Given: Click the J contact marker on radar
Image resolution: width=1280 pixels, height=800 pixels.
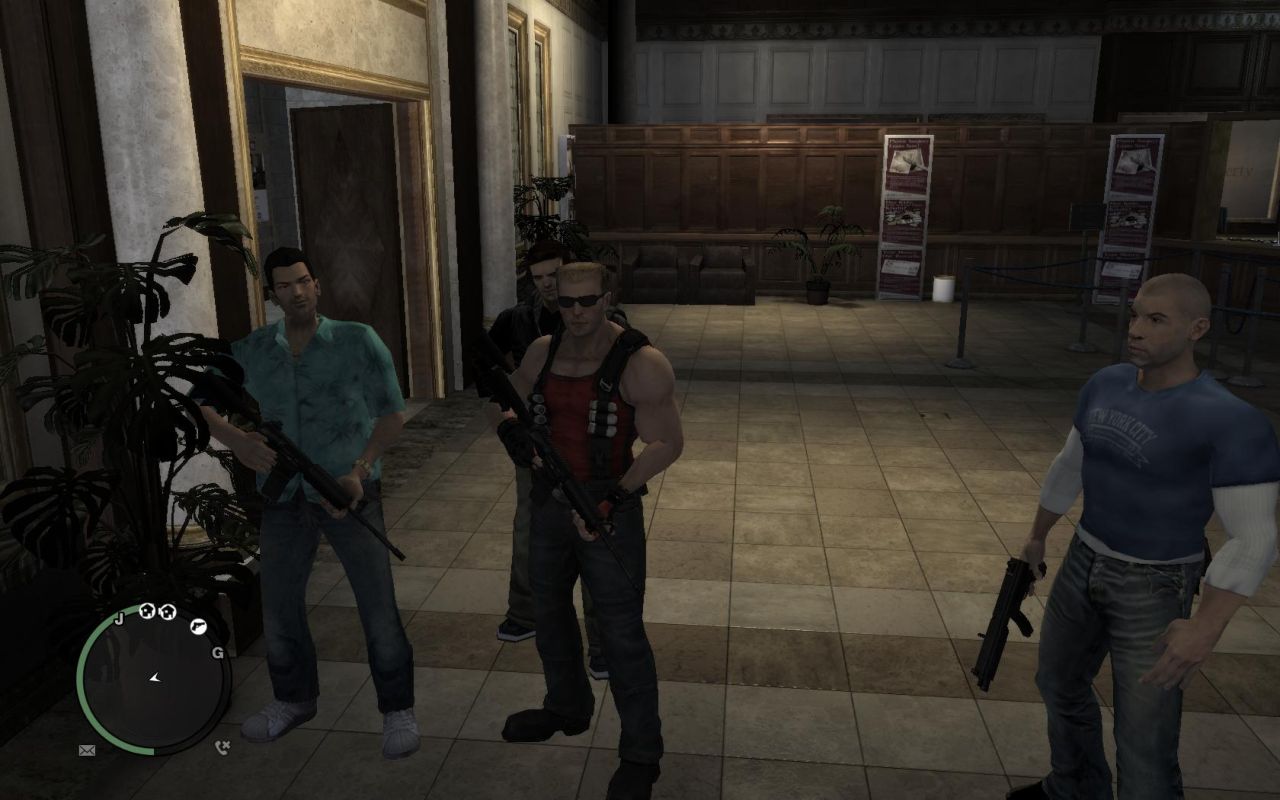Looking at the screenshot, I should tap(119, 619).
